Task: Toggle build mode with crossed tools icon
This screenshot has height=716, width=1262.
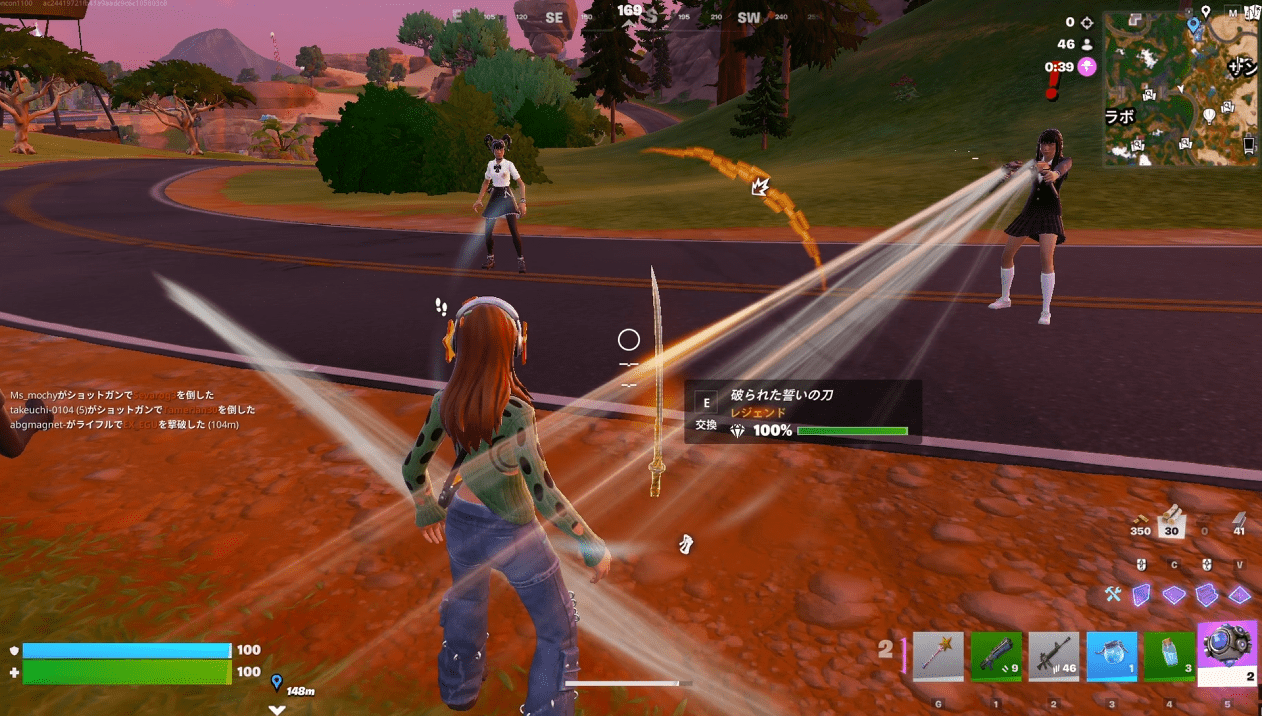Action: coord(1113,595)
